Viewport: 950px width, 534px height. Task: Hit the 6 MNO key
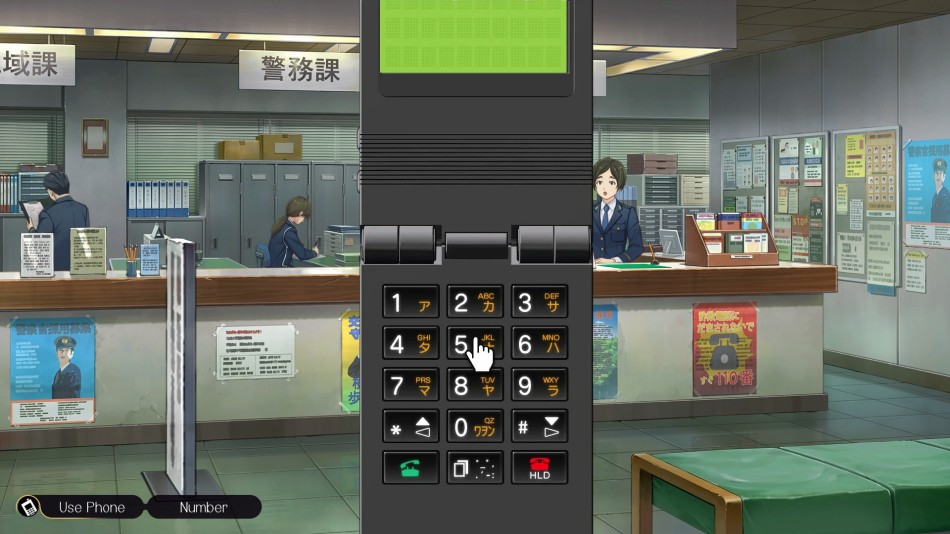pos(539,344)
